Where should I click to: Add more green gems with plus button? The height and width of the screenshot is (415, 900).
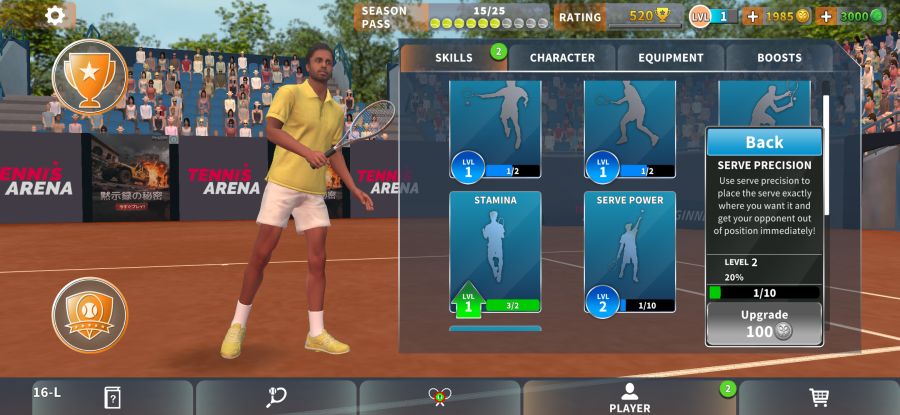826,16
